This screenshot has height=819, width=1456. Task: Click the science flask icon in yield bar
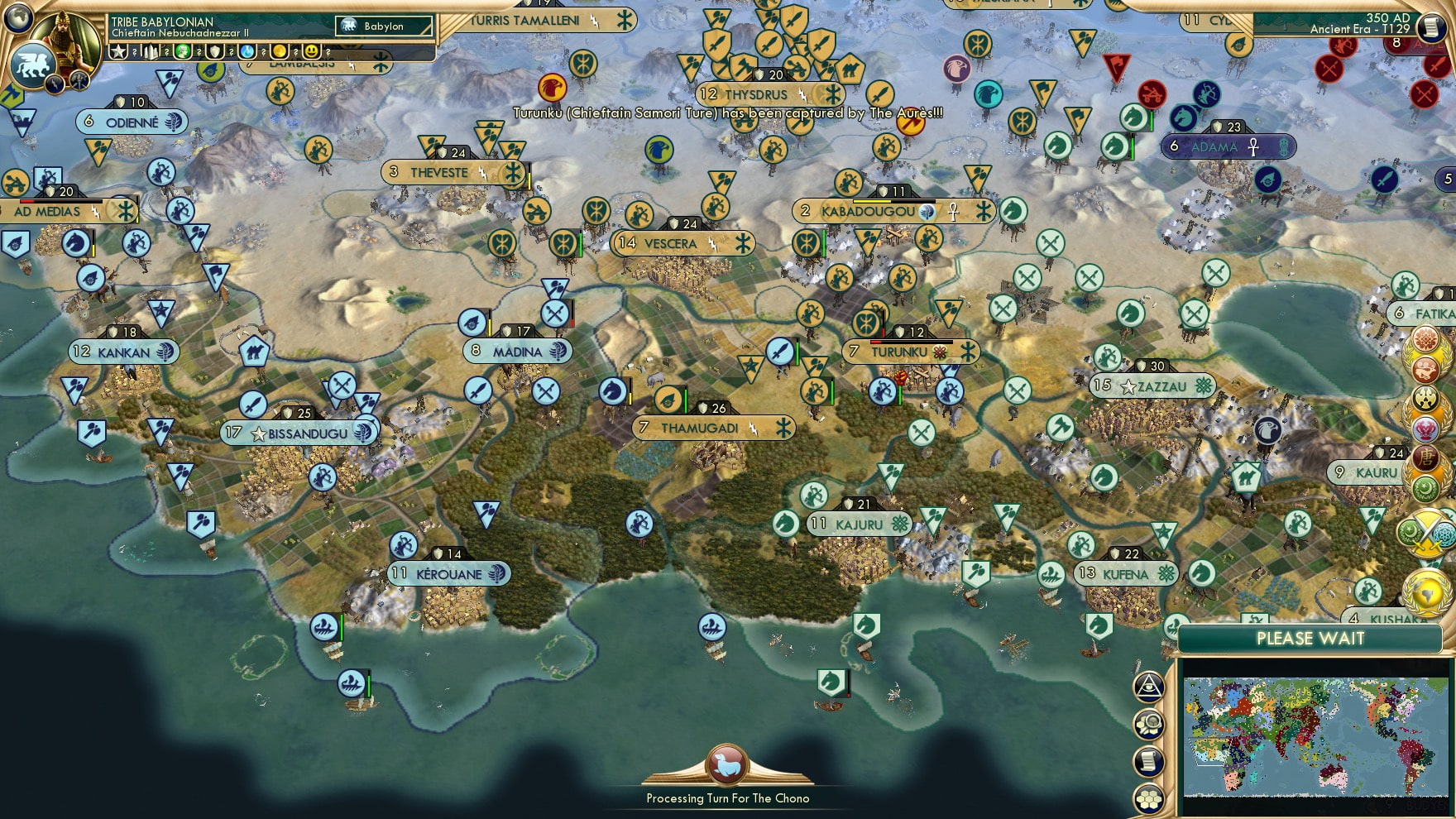click(x=246, y=53)
